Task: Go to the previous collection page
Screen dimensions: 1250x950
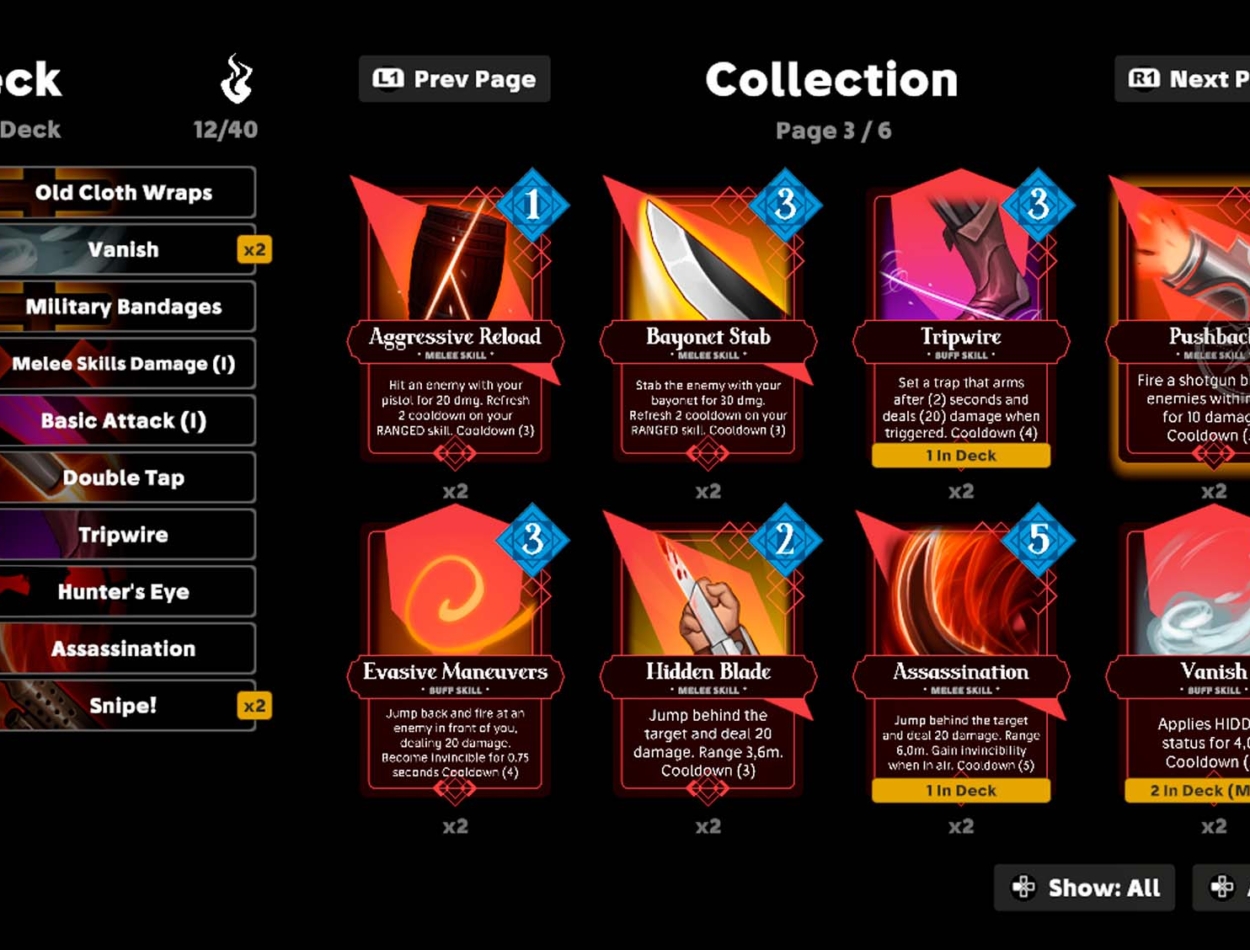Action: 454,79
